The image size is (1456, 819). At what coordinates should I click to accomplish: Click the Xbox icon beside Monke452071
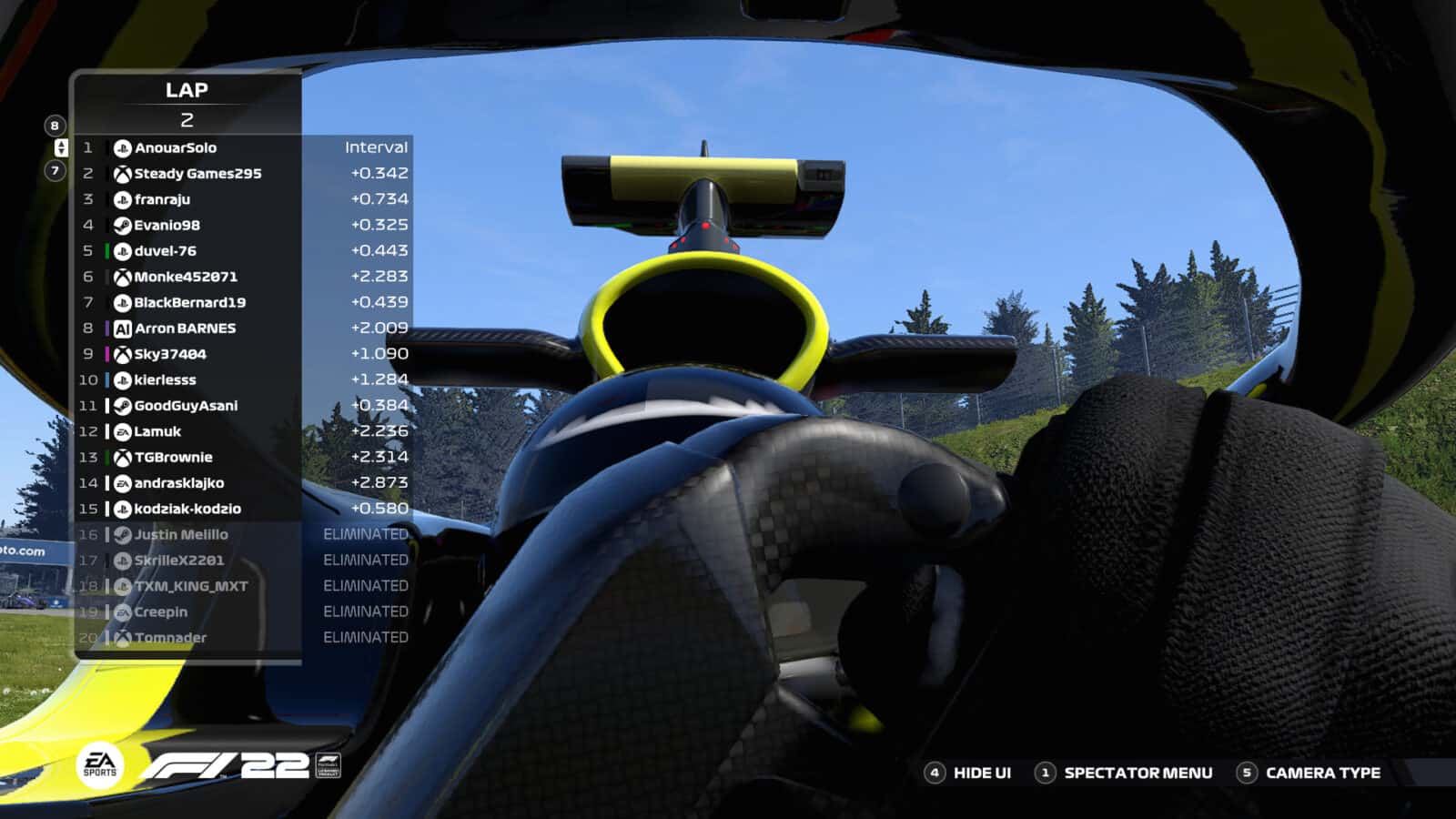pyautogui.click(x=121, y=276)
